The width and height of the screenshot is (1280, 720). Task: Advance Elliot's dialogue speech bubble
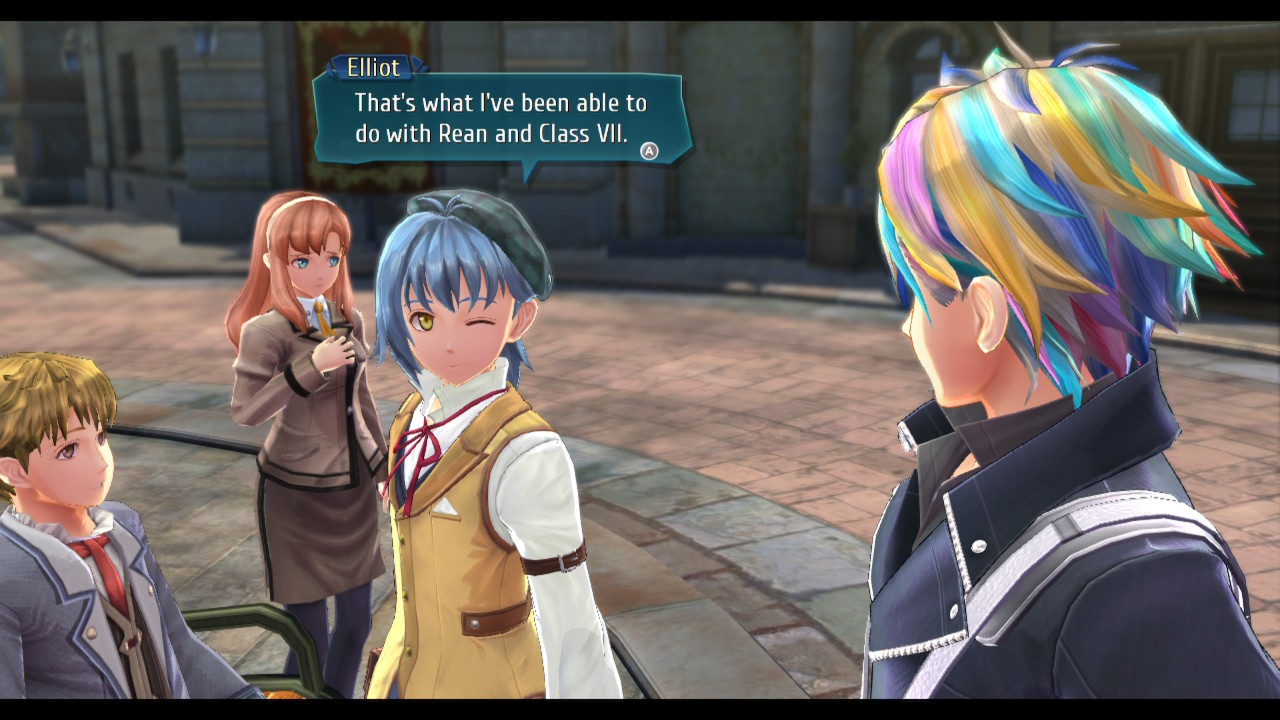[x=649, y=151]
